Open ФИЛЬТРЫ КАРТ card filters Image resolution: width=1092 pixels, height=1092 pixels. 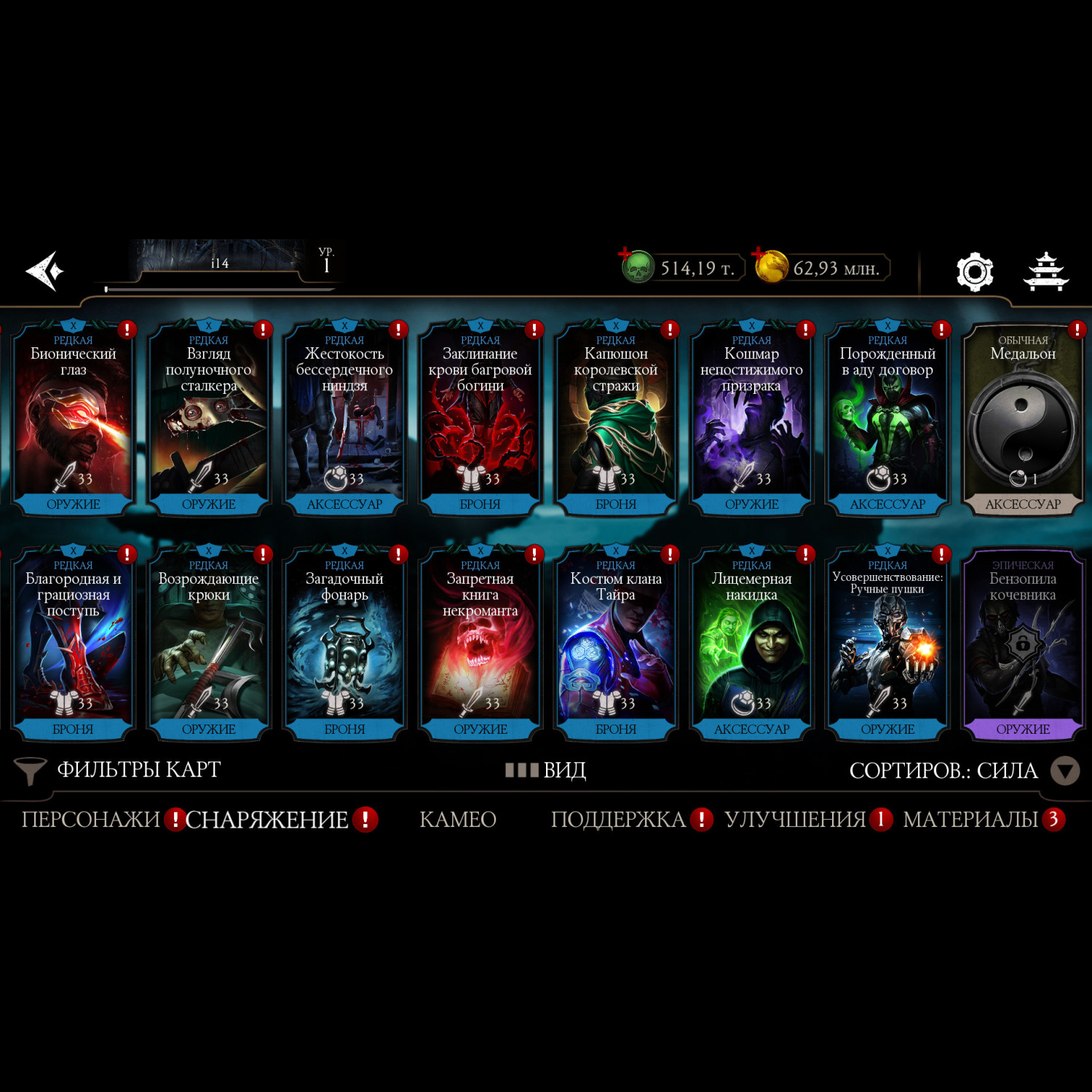click(x=118, y=770)
